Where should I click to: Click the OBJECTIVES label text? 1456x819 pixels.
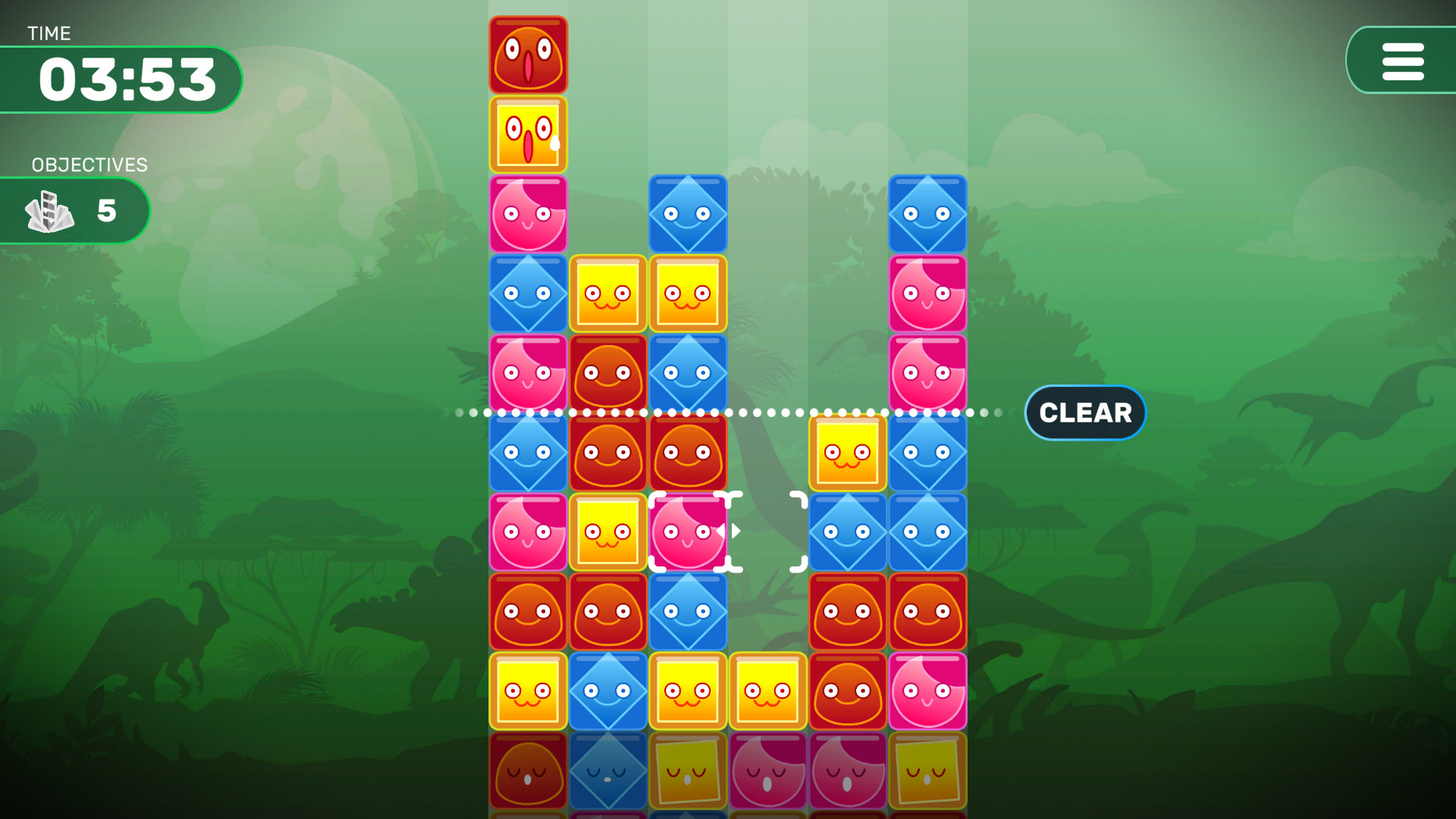(x=89, y=165)
